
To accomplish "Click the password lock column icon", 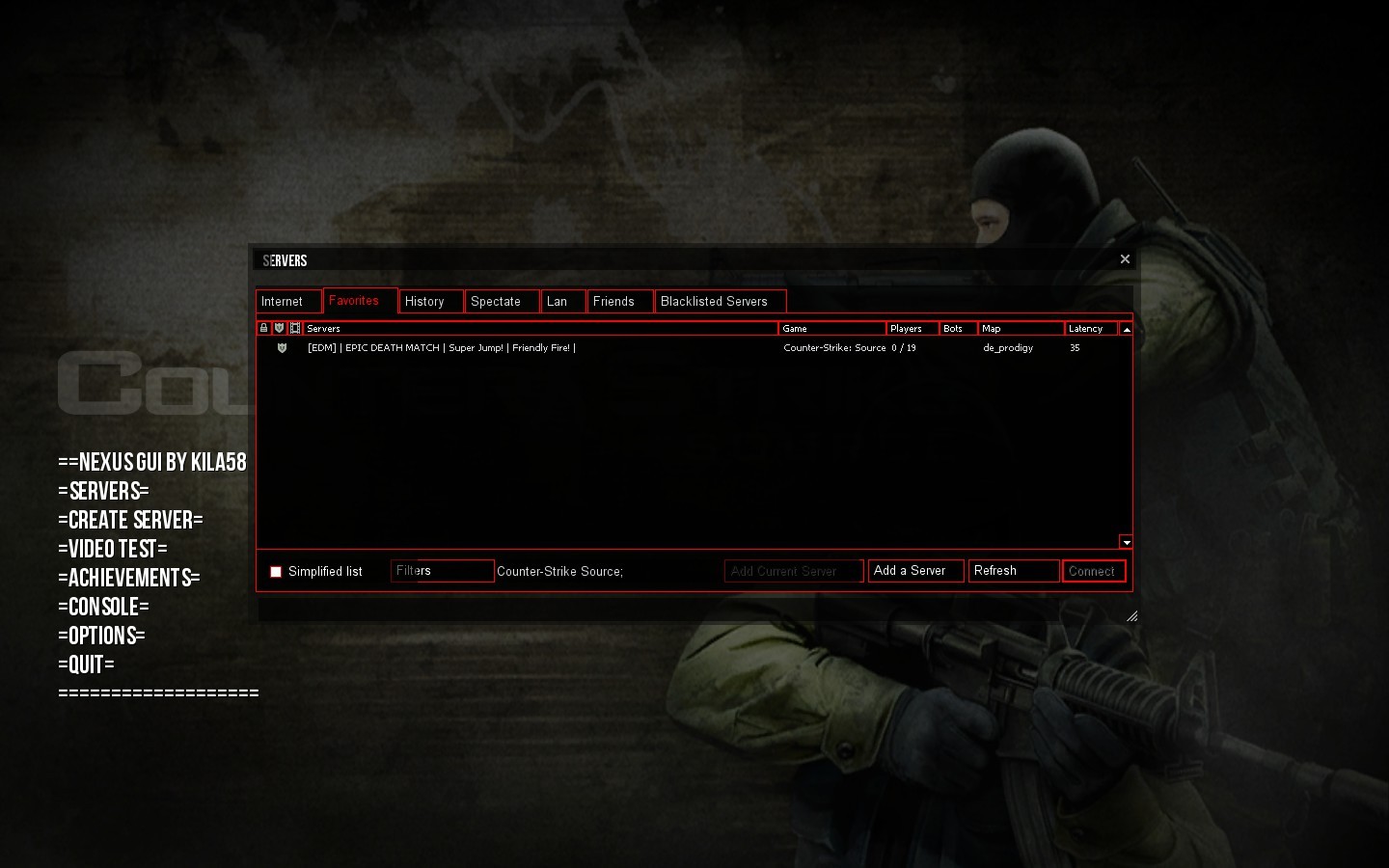I will tap(263, 328).
